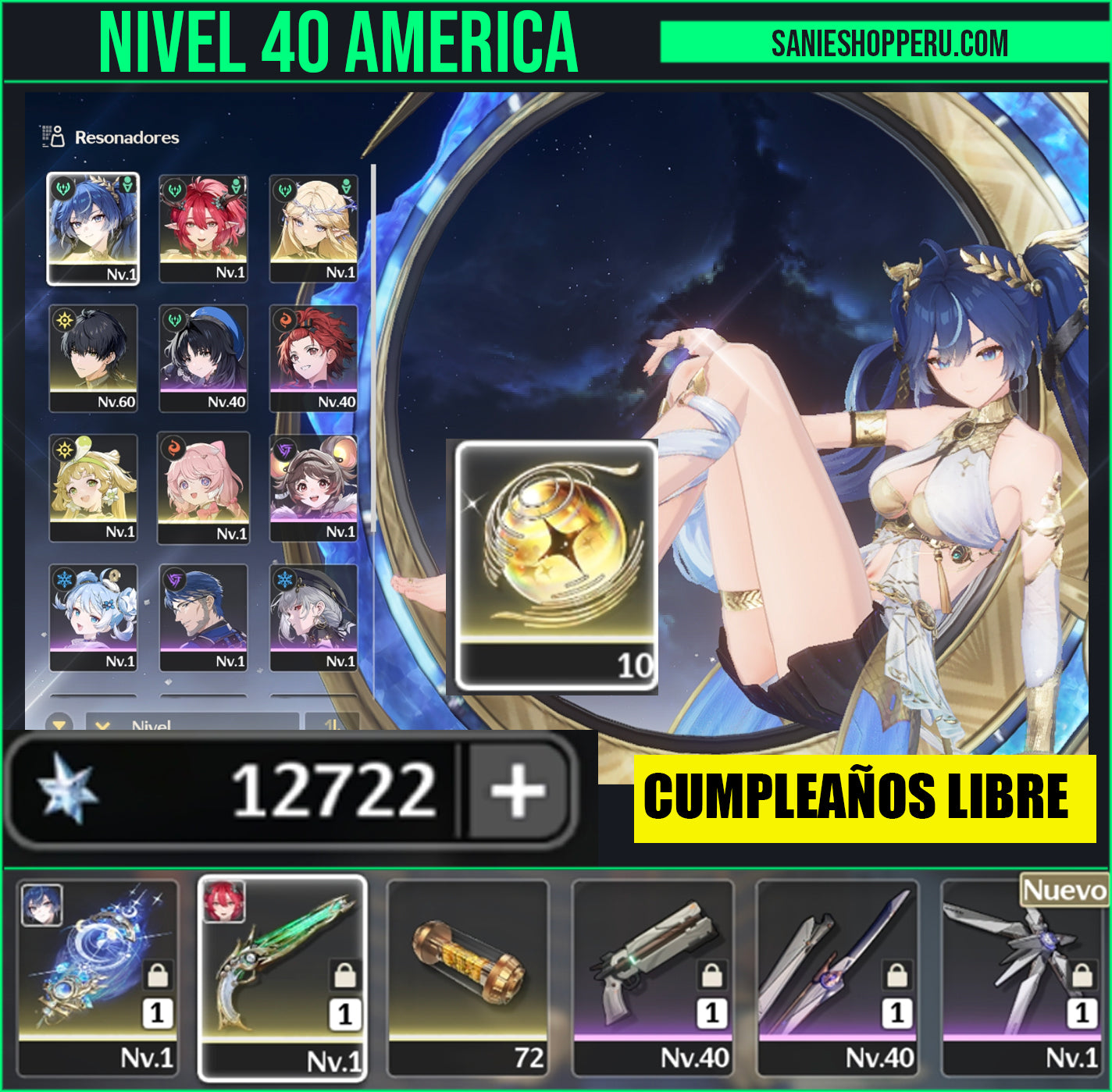Pick the pink-haired resonator with cat ears
This screenshot has height=1092, width=1112.
(203, 488)
